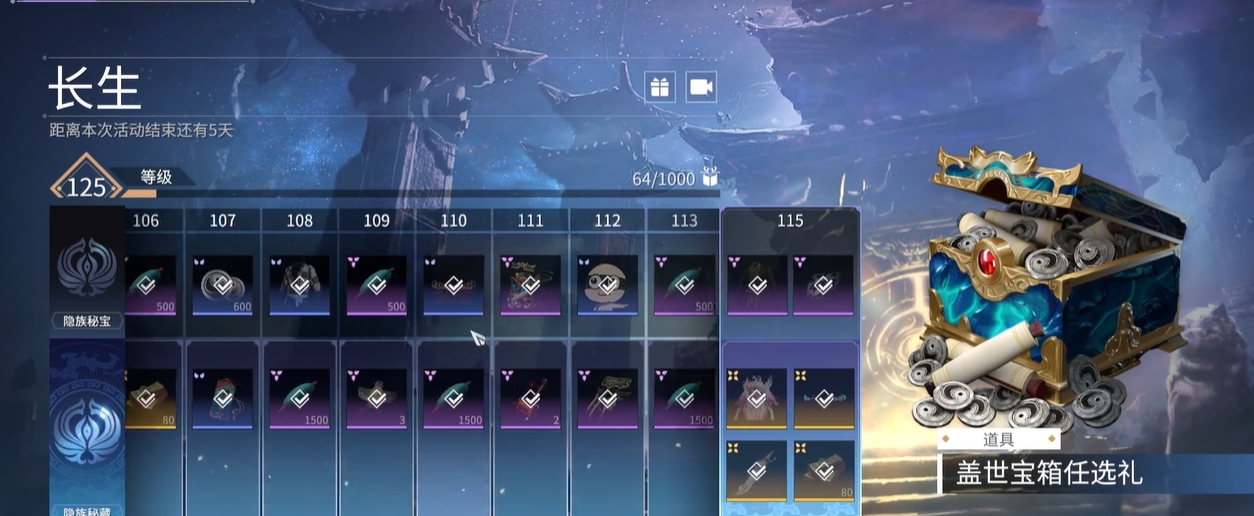Choose the level 115 golden costume reward

(x=756, y=398)
